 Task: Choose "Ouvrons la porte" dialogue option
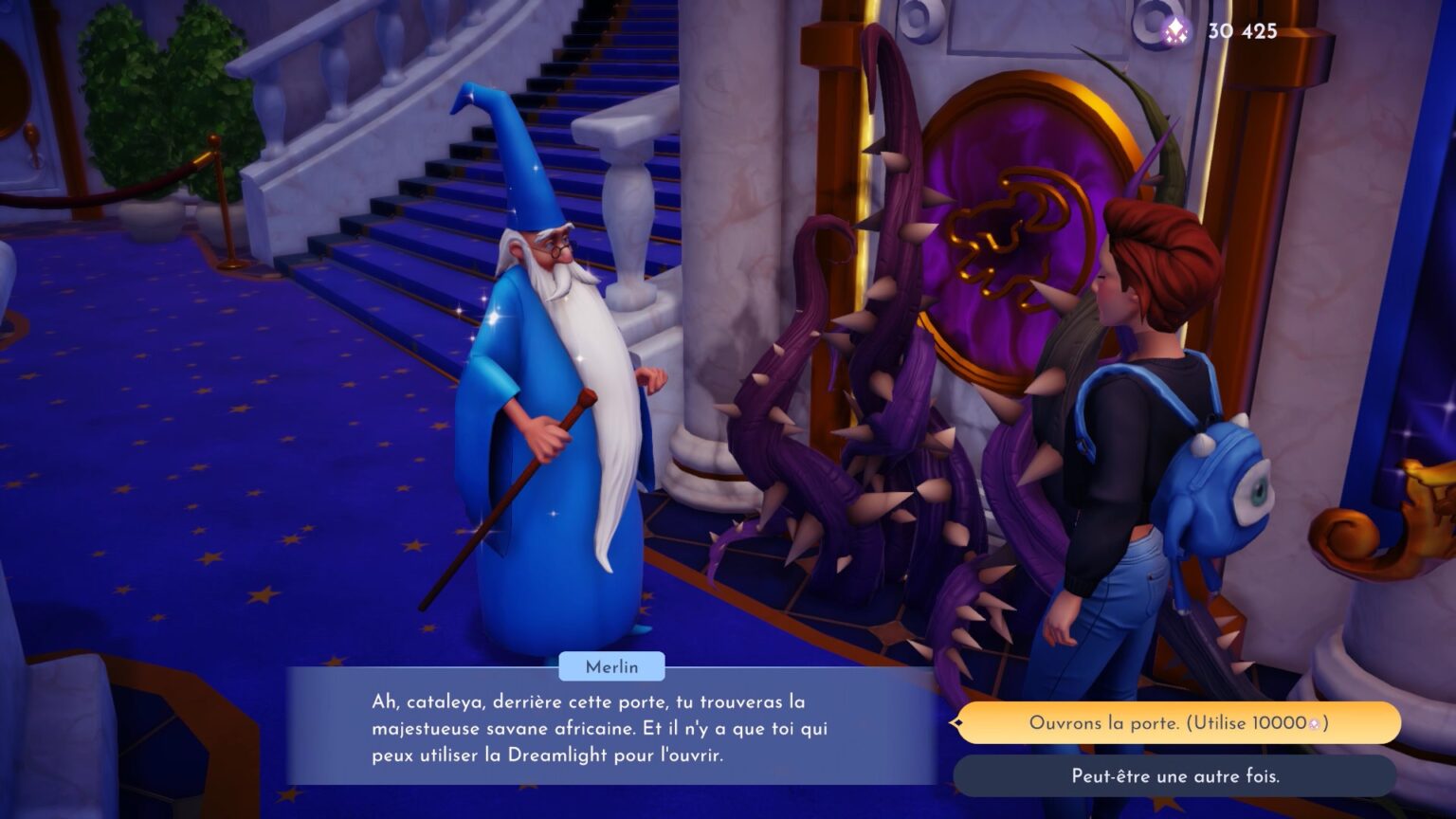point(1177,723)
